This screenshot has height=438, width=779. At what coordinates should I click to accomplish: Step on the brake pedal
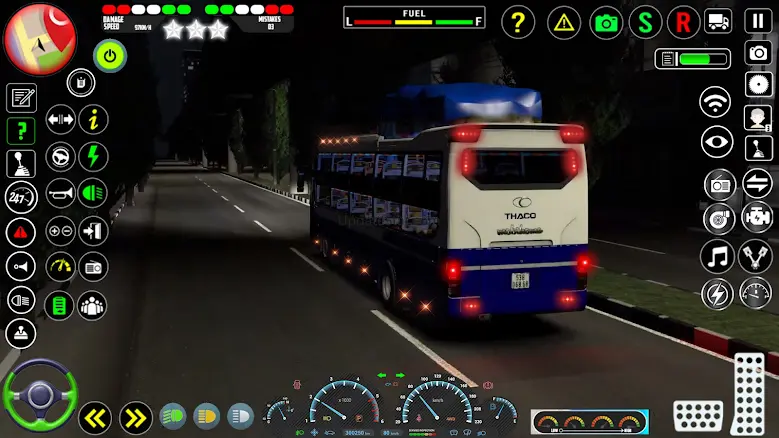[x=698, y=415]
